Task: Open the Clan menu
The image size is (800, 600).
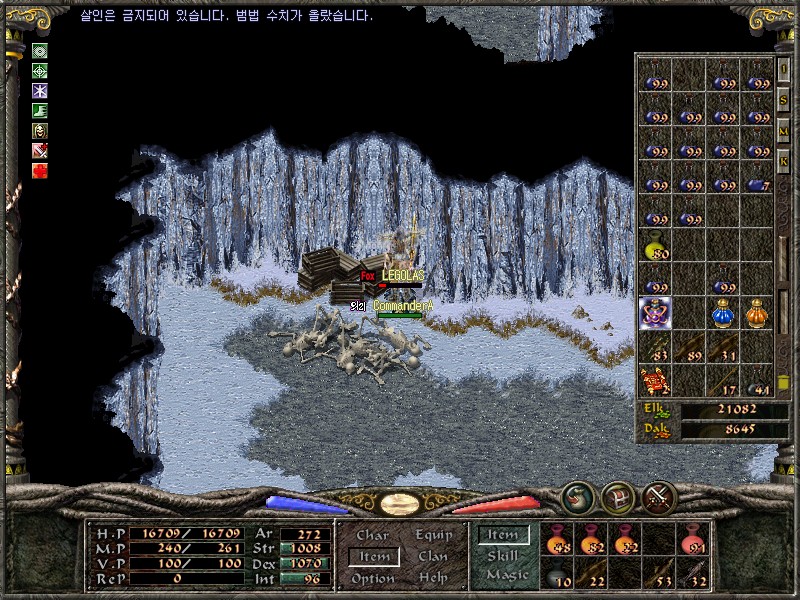Action: [433, 557]
